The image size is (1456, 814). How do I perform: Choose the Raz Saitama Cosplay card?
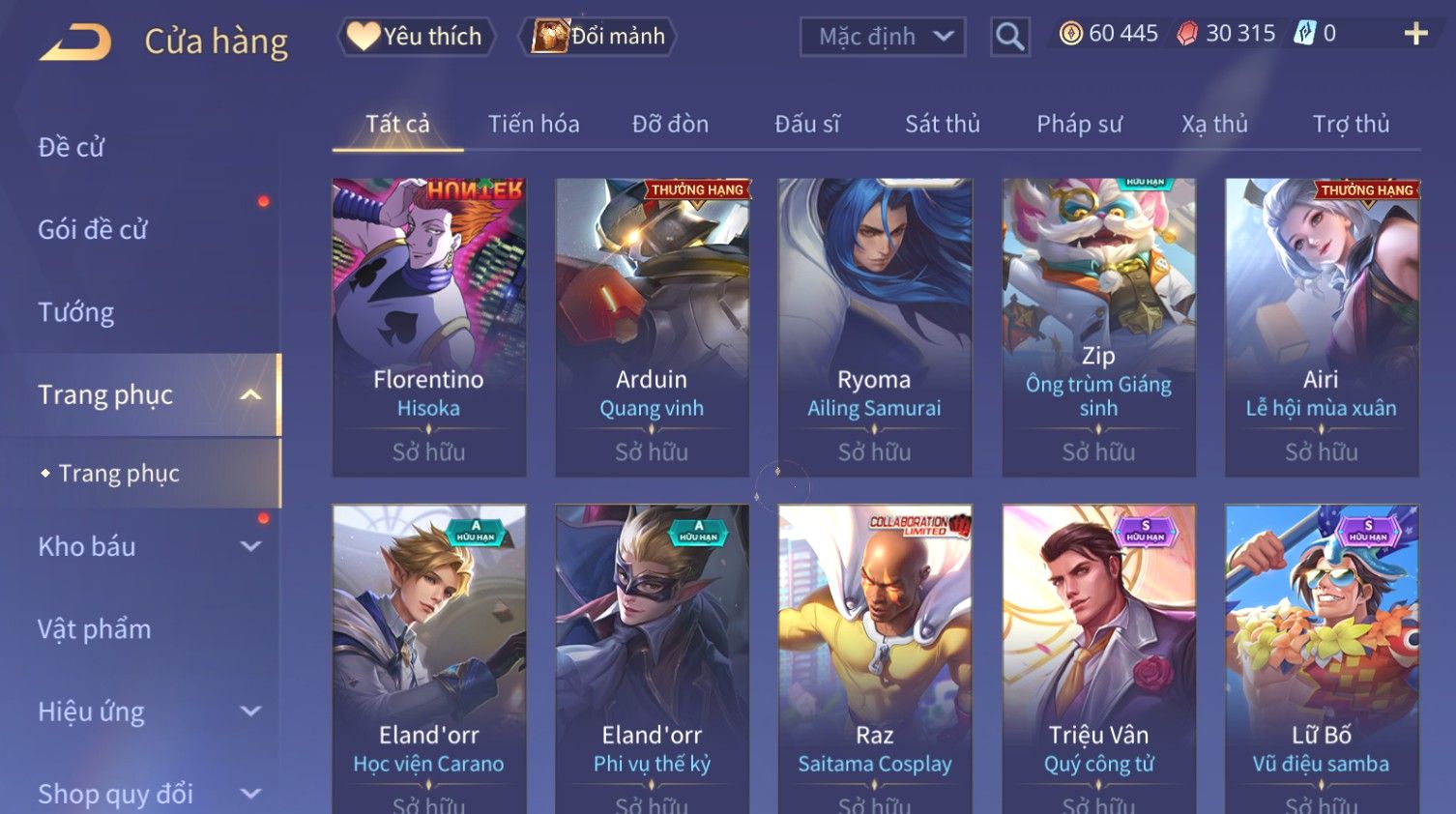(875, 657)
